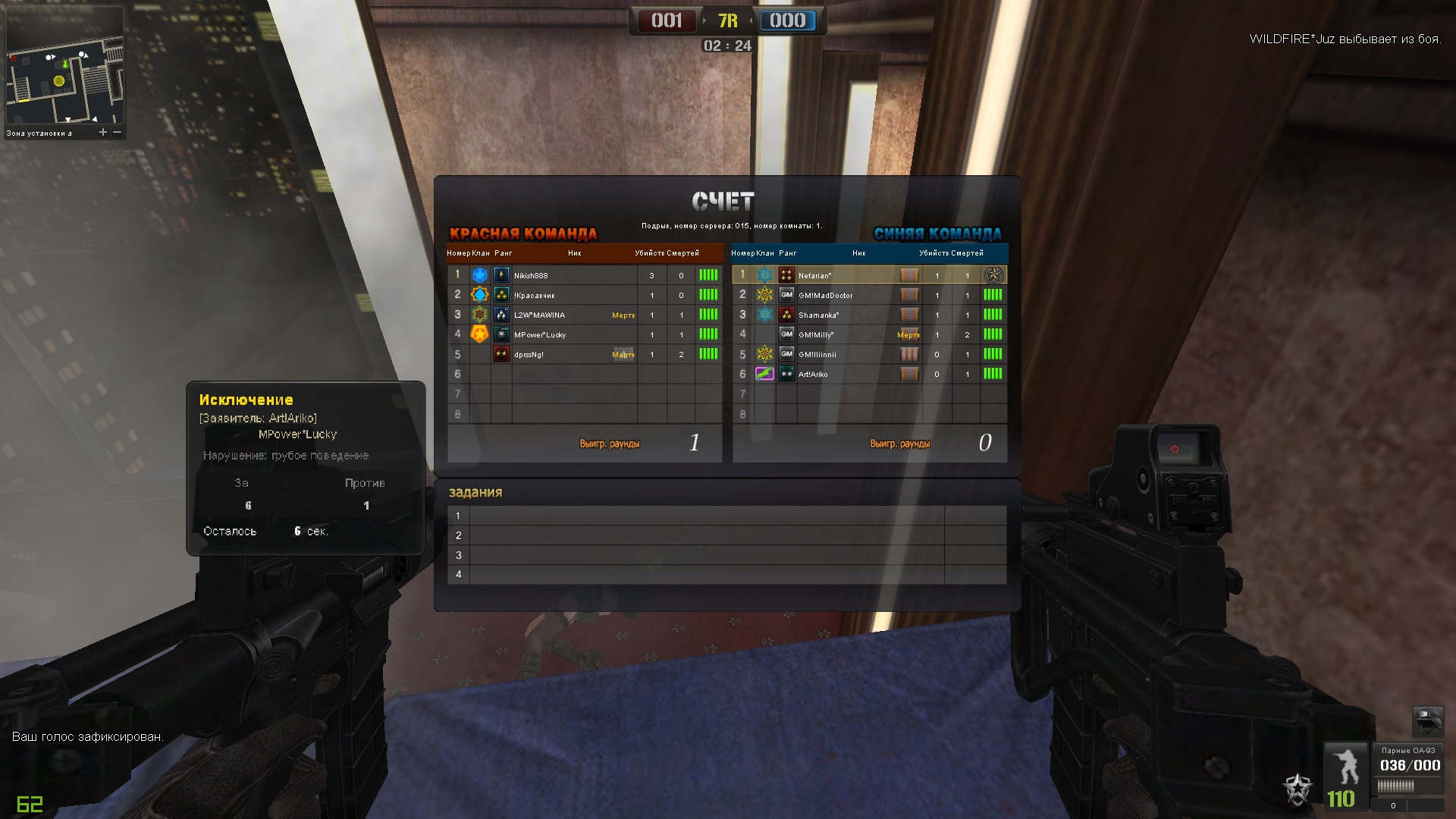Select Shamanka's red star rank icon
The image size is (1456, 819).
(x=787, y=315)
